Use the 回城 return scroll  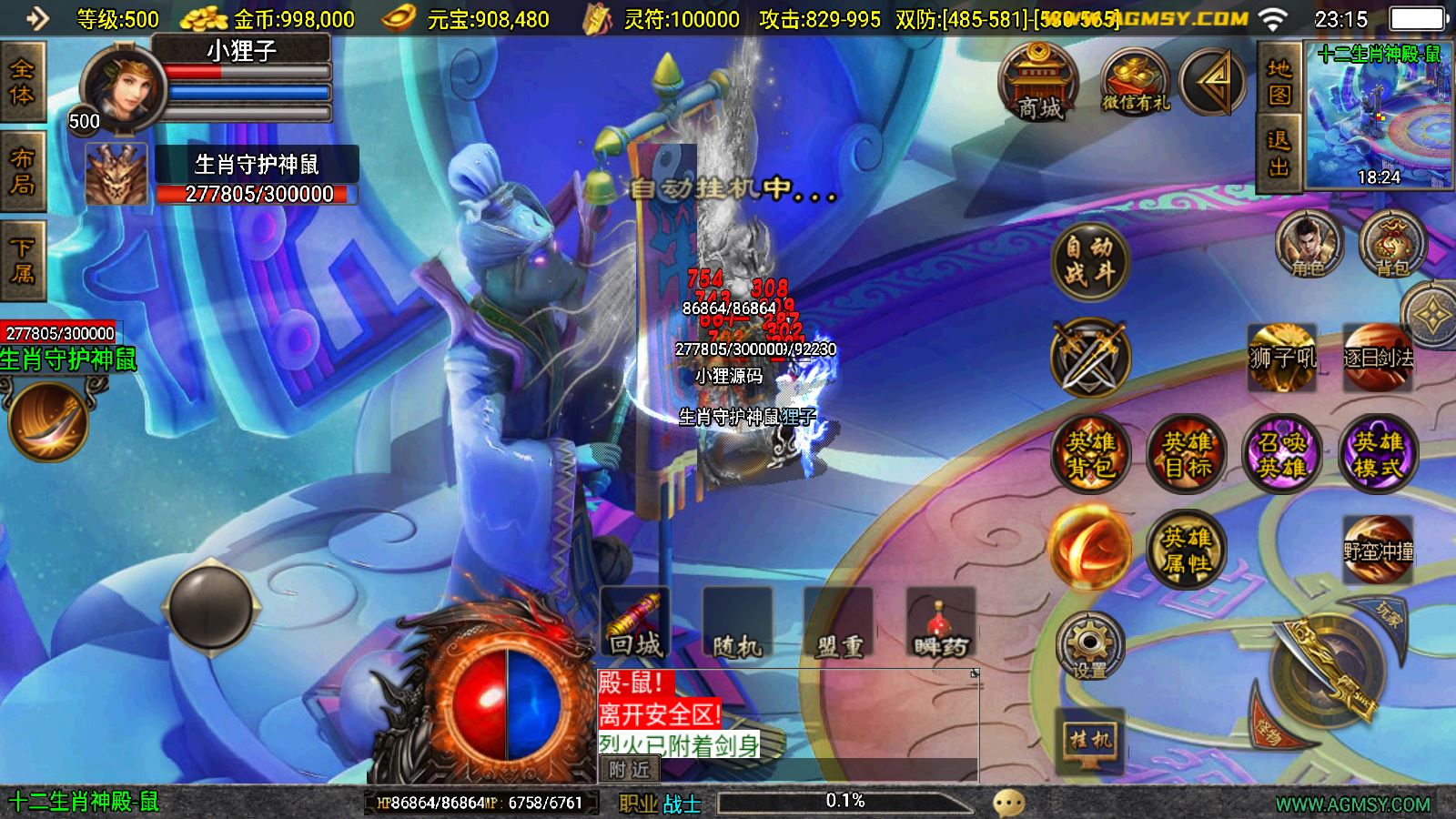635,623
